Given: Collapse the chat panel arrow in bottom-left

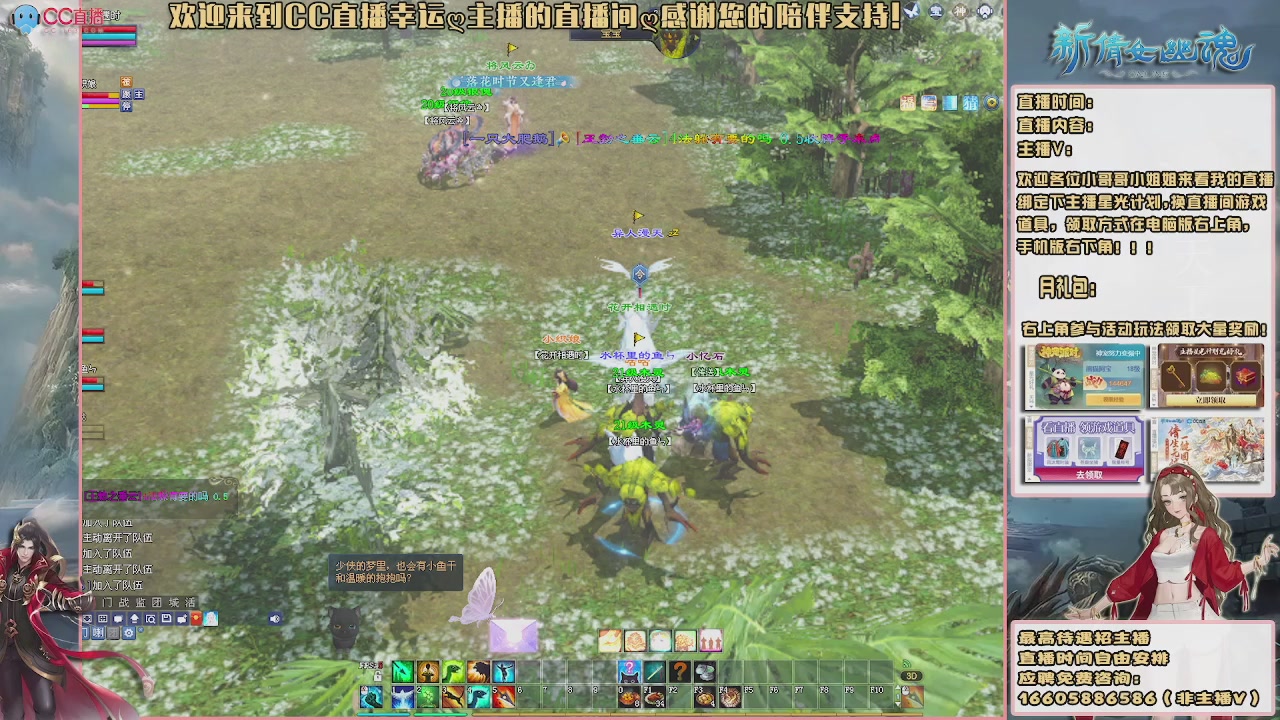Looking at the screenshot, I should [135, 618].
